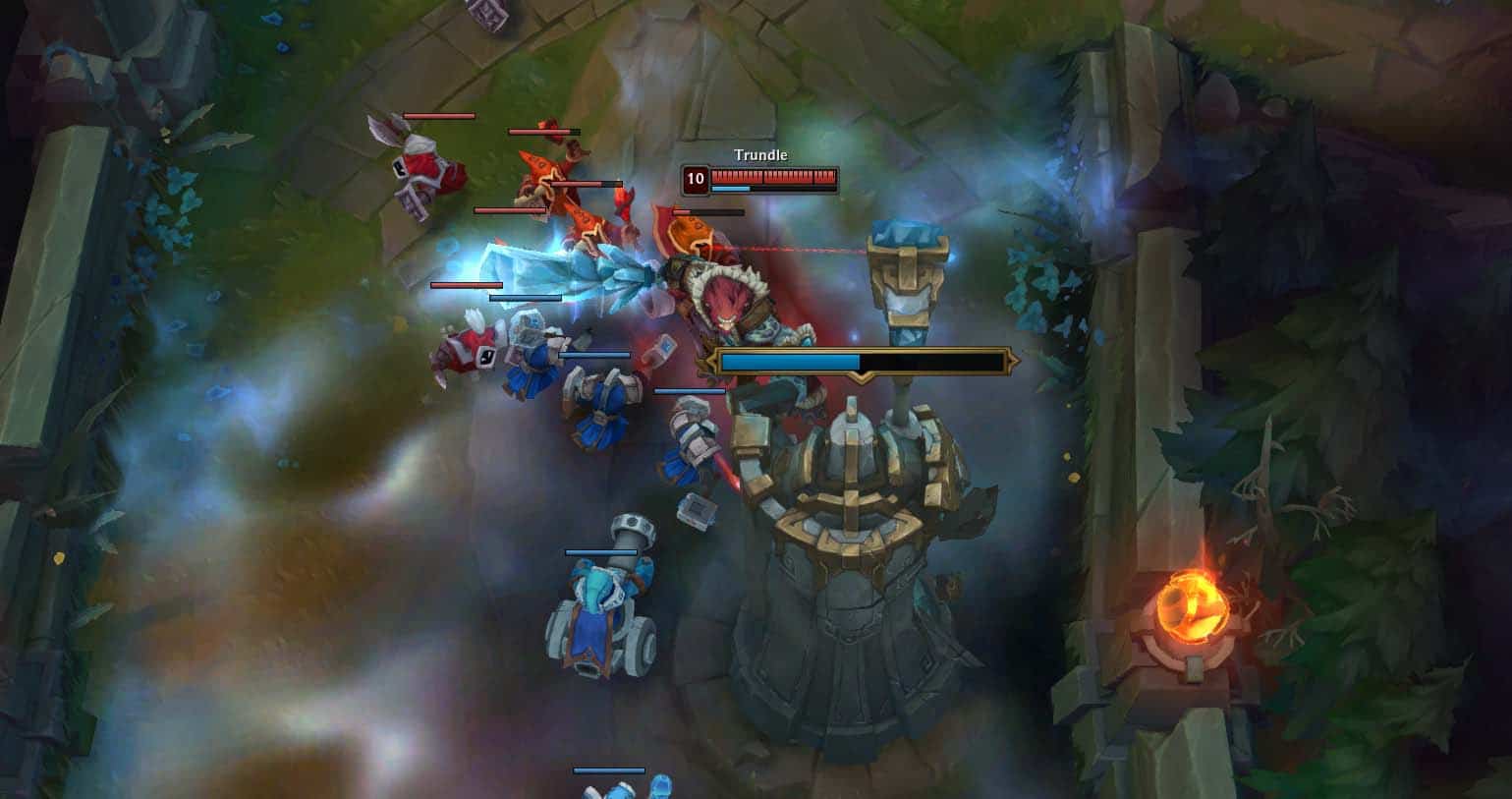This screenshot has height=799, width=1512.
Task: Click Trundle's level 10 badge
Action: 698,180
